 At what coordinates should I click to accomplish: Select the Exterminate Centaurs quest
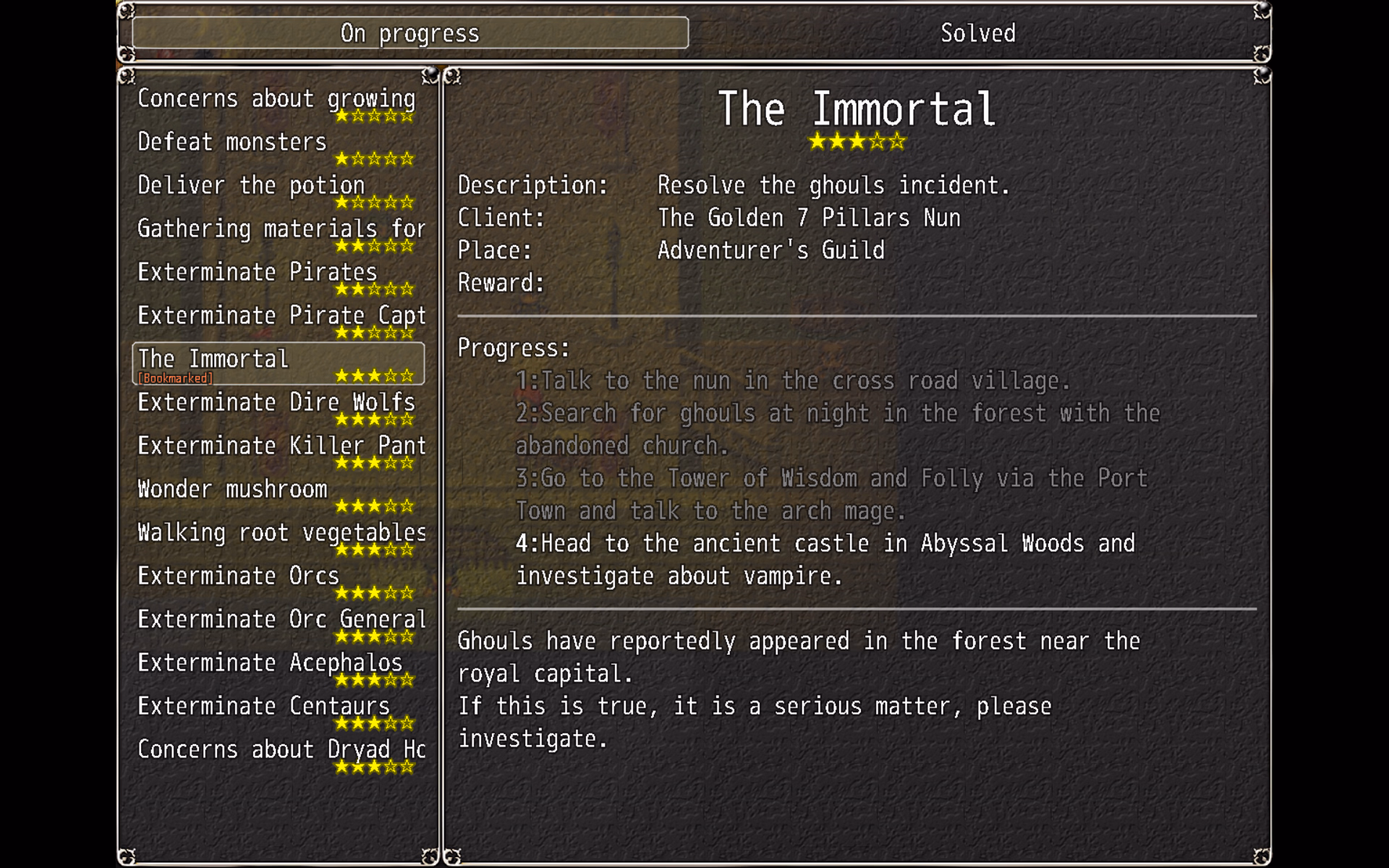click(277, 710)
